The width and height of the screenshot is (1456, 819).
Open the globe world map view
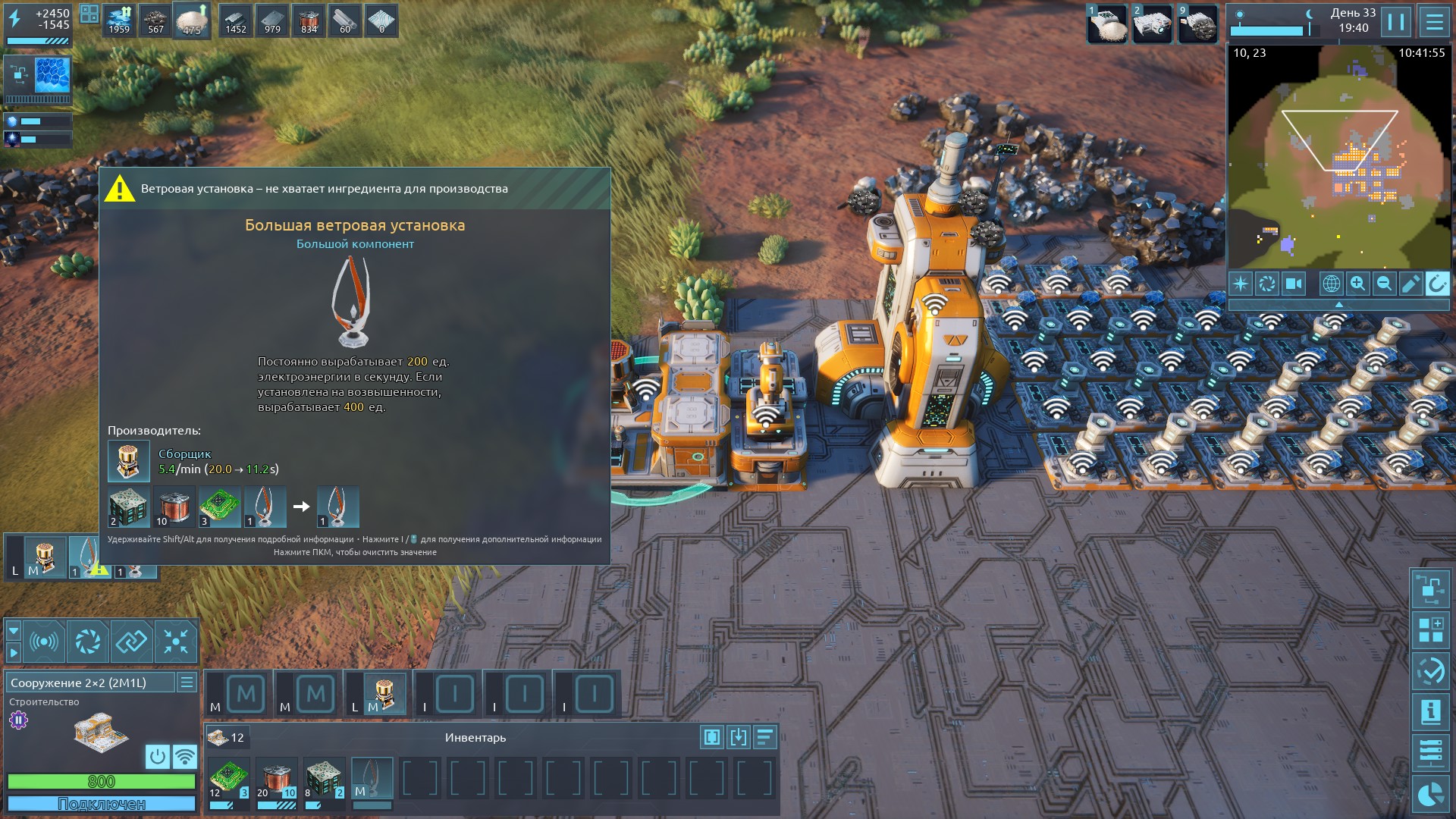(x=1331, y=284)
